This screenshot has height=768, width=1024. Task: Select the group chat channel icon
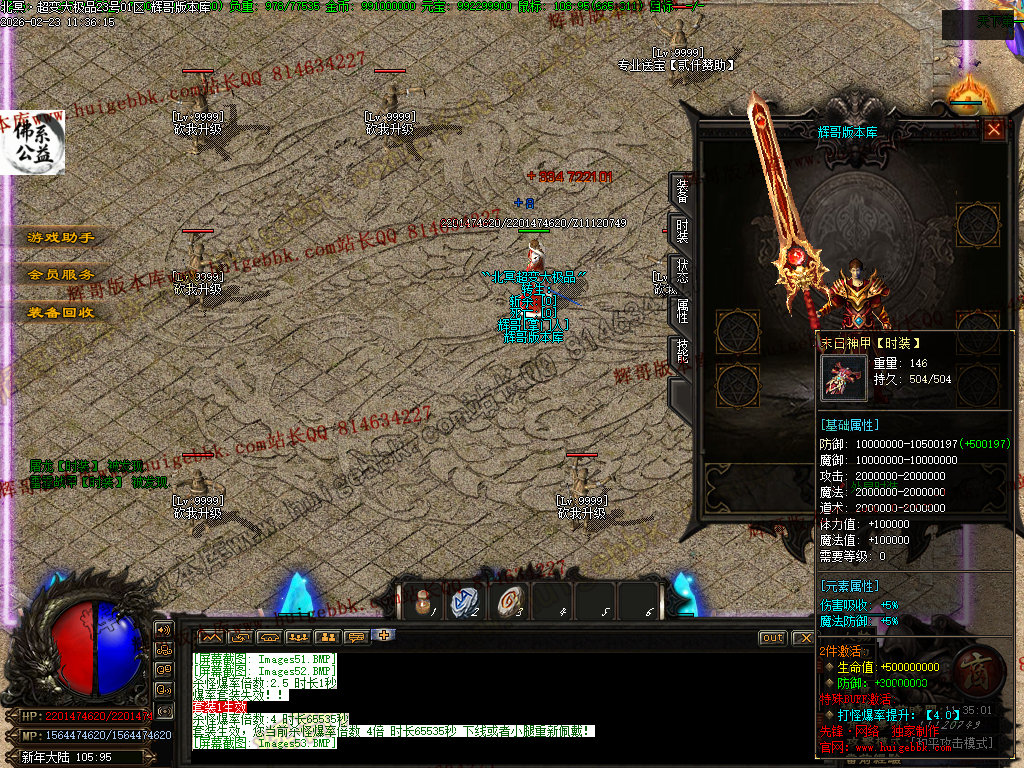click(x=298, y=637)
